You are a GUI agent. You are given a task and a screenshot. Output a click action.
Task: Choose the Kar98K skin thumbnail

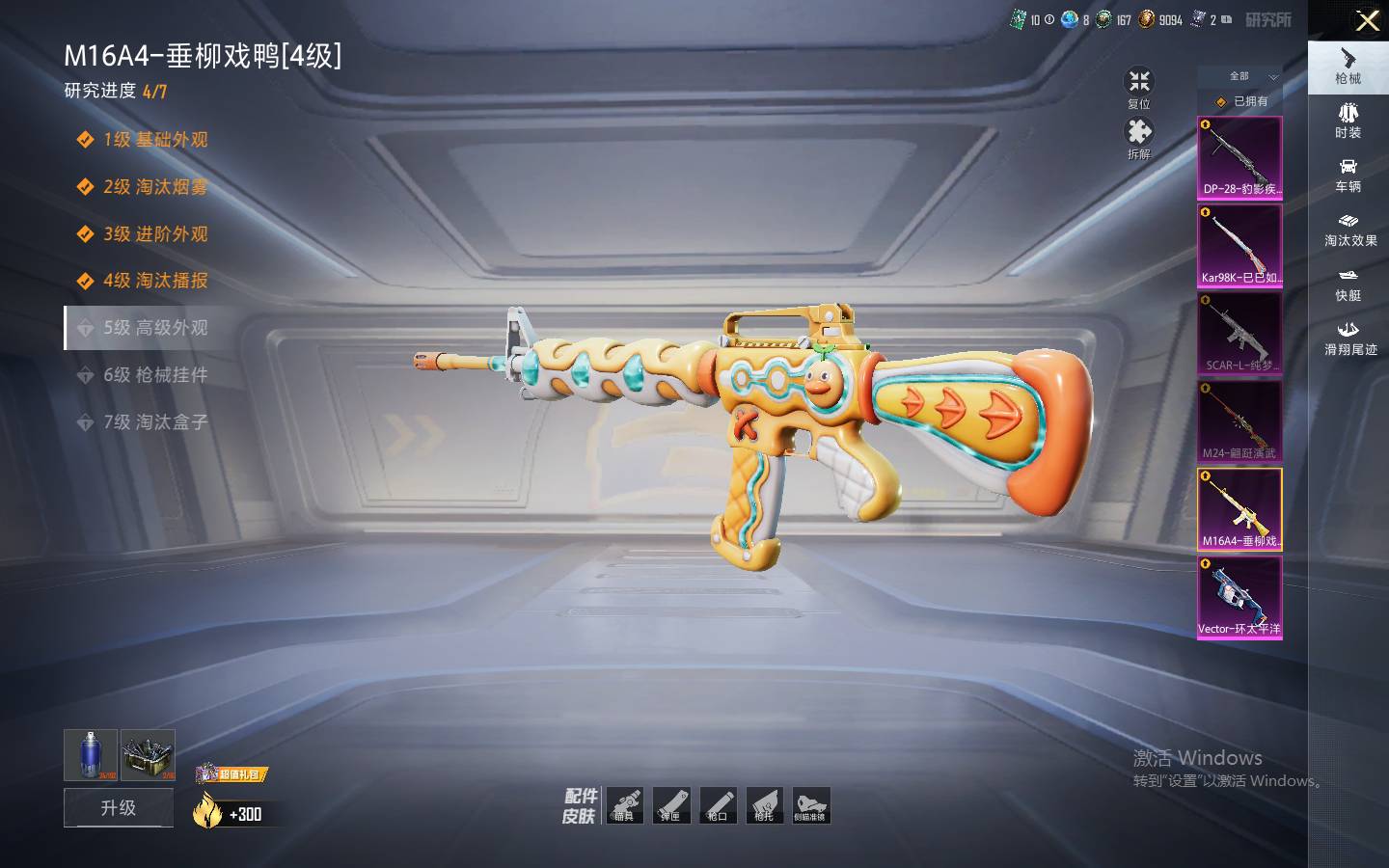[x=1239, y=246]
